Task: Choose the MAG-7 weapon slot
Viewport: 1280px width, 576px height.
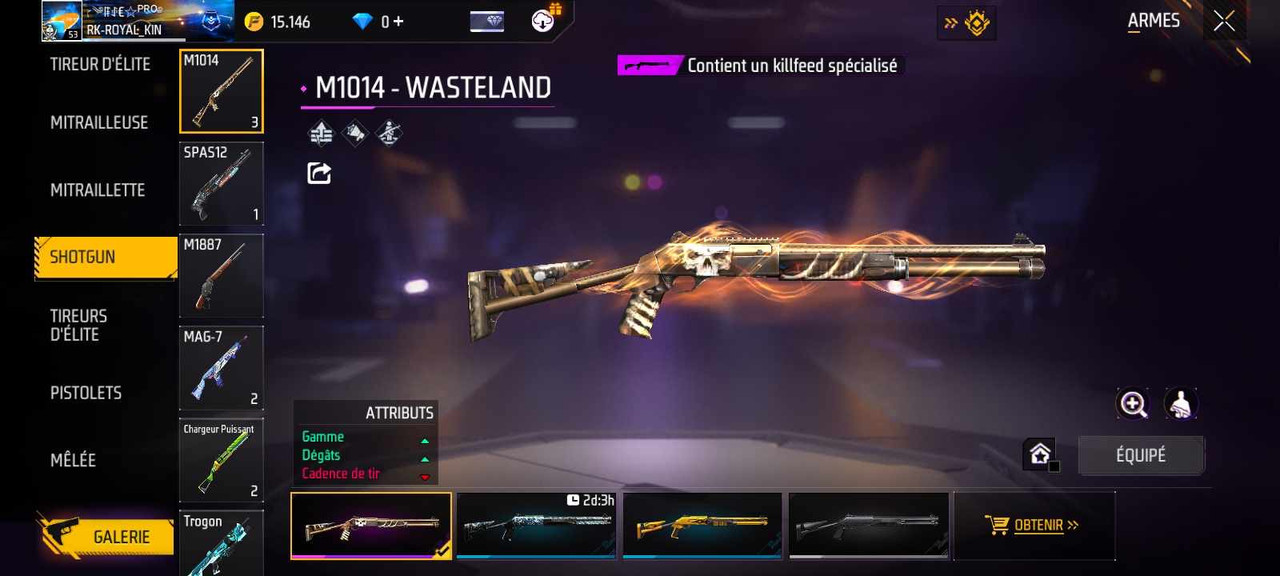Action: 221,368
